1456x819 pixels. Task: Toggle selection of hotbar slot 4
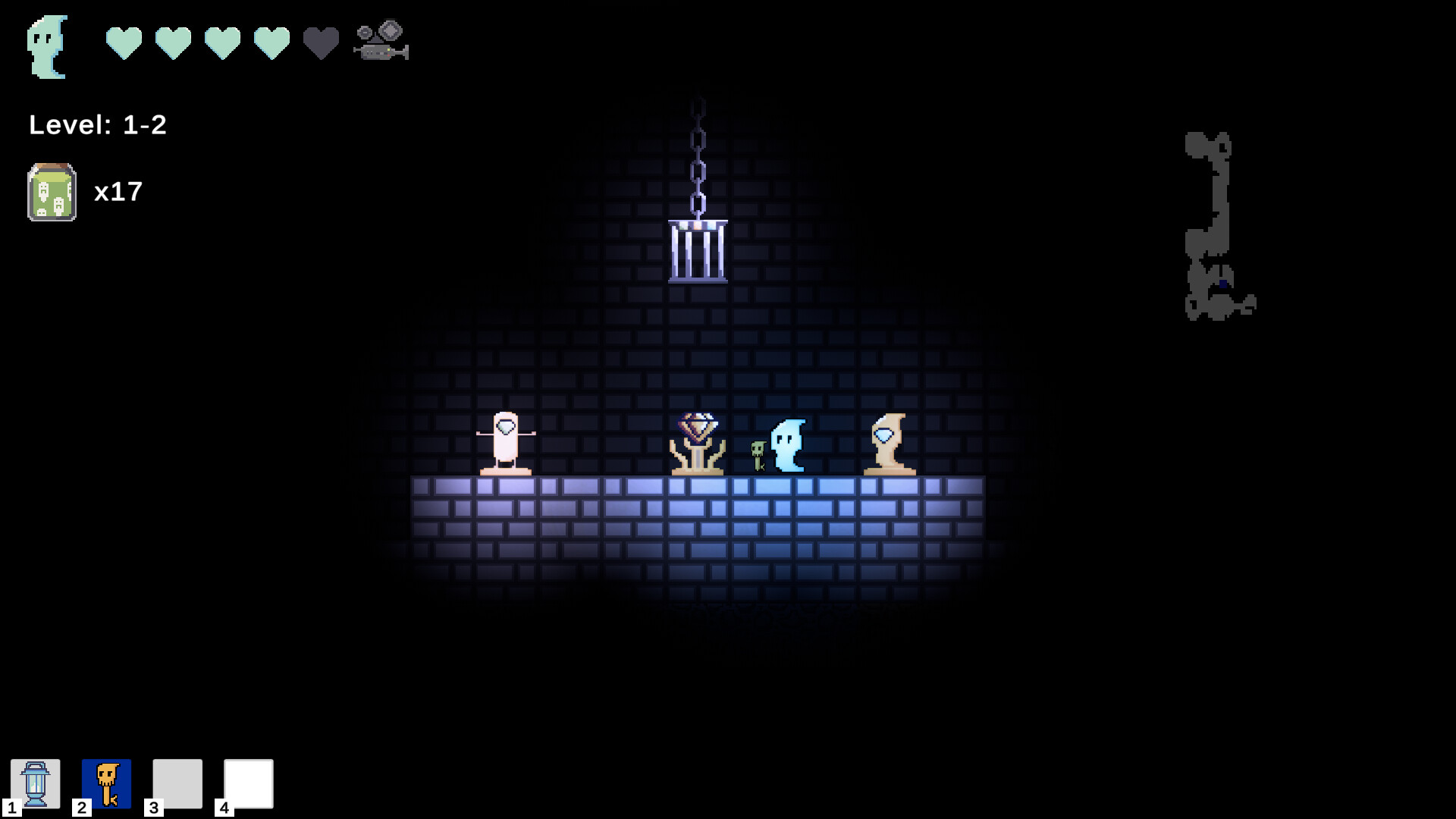248,784
